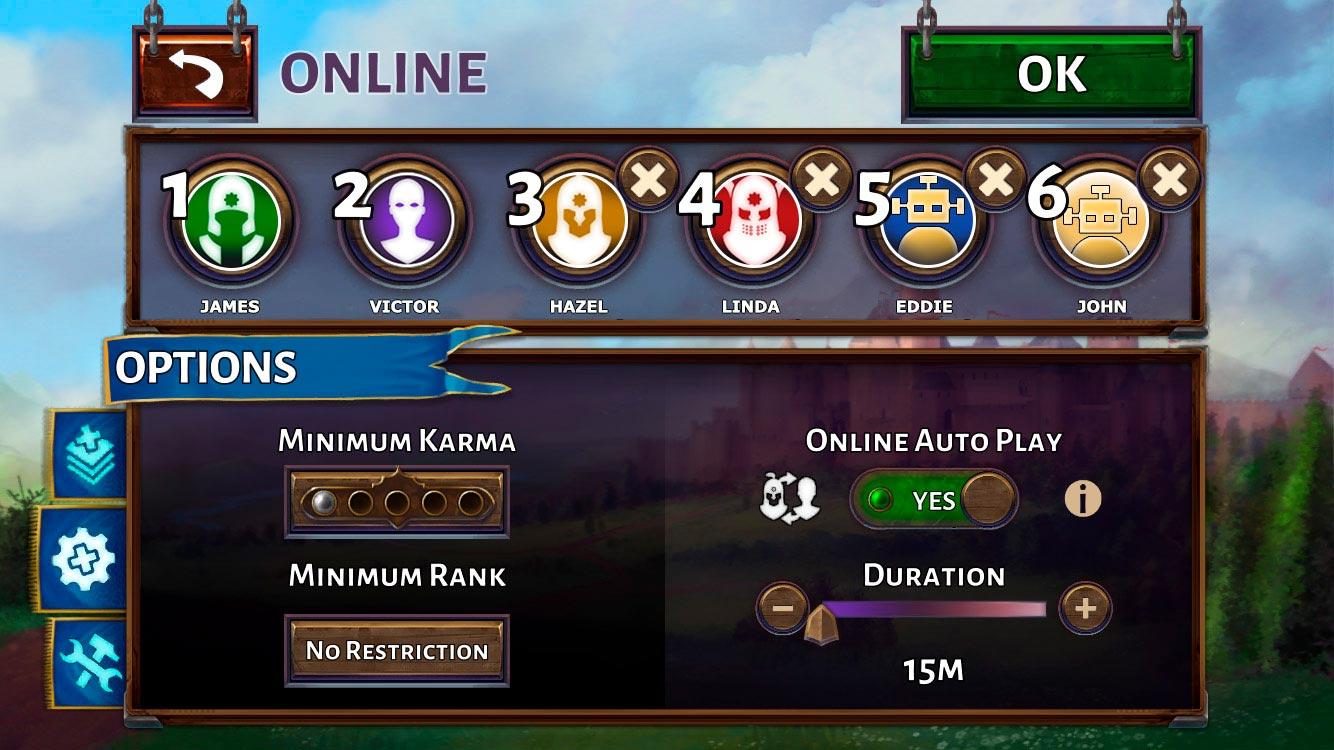Increase the duration with the plus button
Image resolution: width=1334 pixels, height=750 pixels.
[1085, 607]
